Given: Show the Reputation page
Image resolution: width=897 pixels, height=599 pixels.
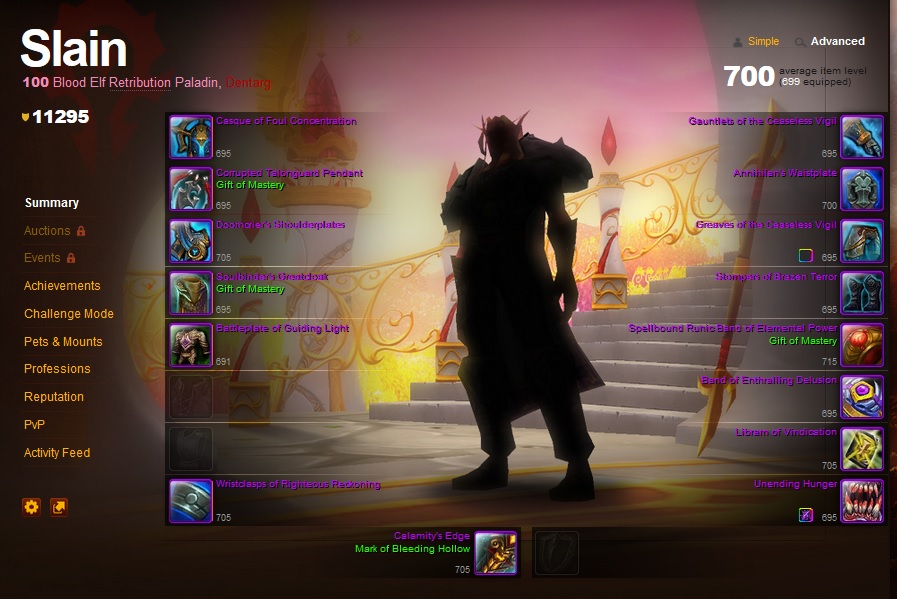Looking at the screenshot, I should [54, 397].
